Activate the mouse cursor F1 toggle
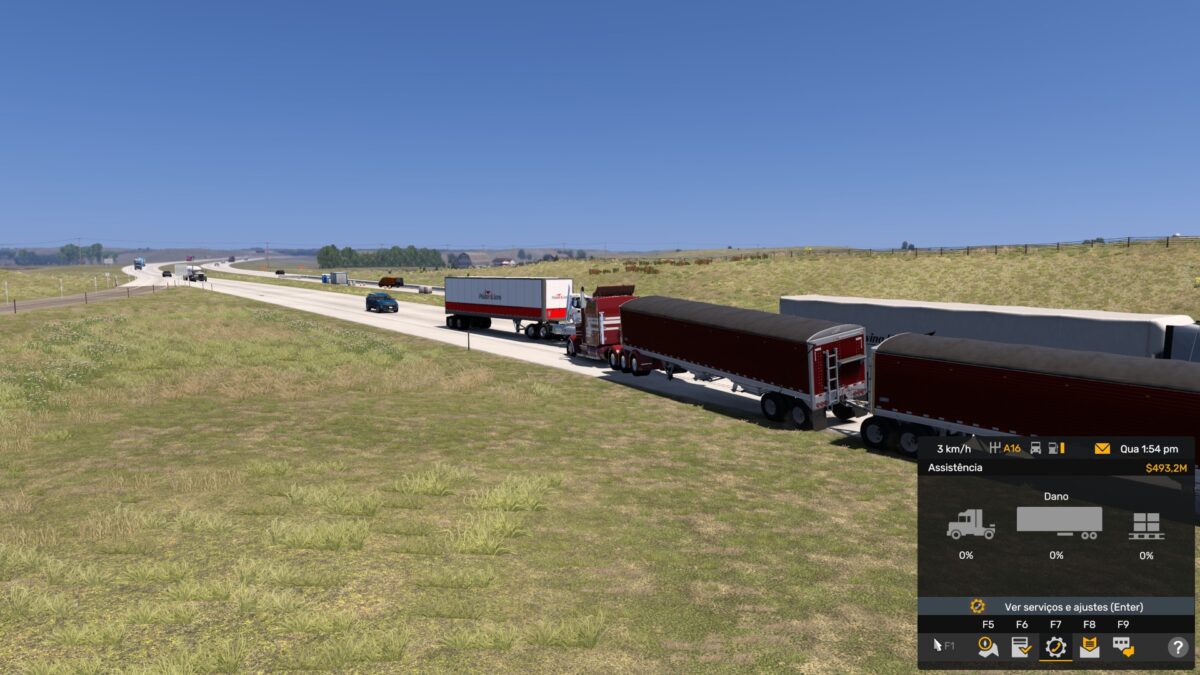1200x675 pixels. [943, 647]
